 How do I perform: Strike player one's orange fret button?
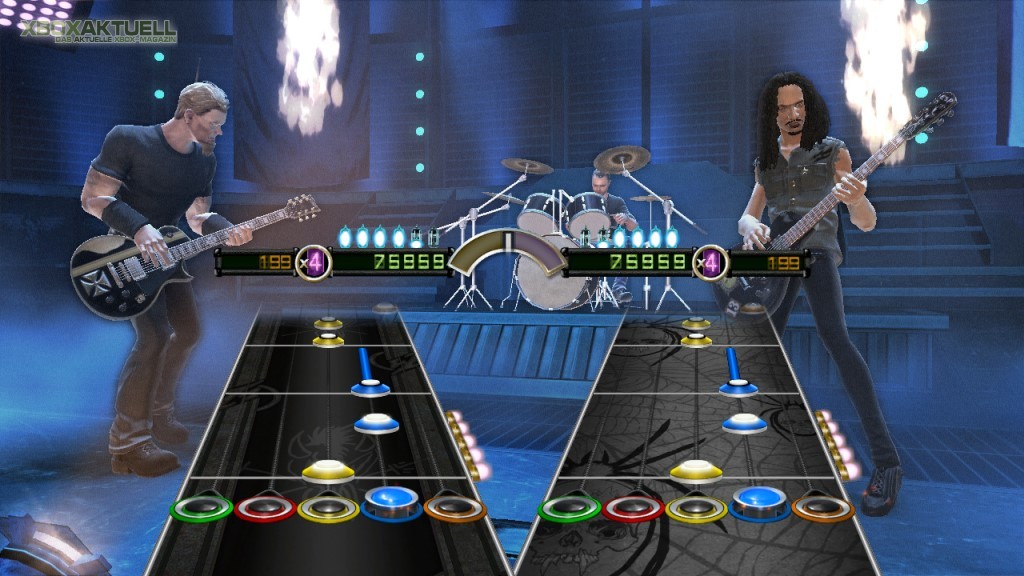tap(454, 507)
